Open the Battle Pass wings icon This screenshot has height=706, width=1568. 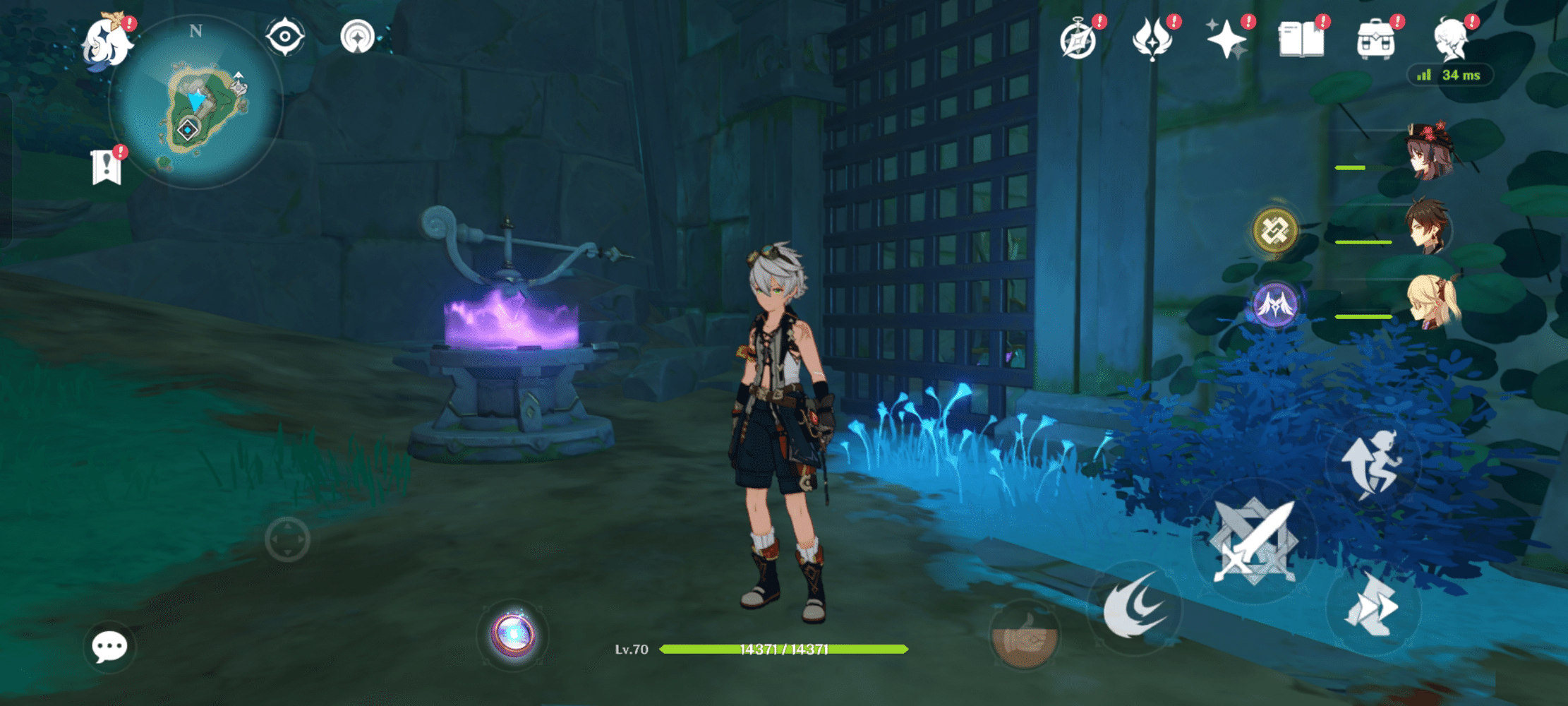point(1153,40)
